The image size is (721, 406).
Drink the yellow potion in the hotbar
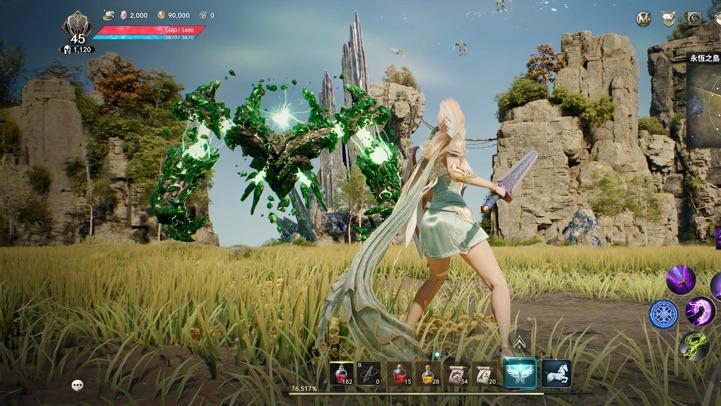click(428, 373)
